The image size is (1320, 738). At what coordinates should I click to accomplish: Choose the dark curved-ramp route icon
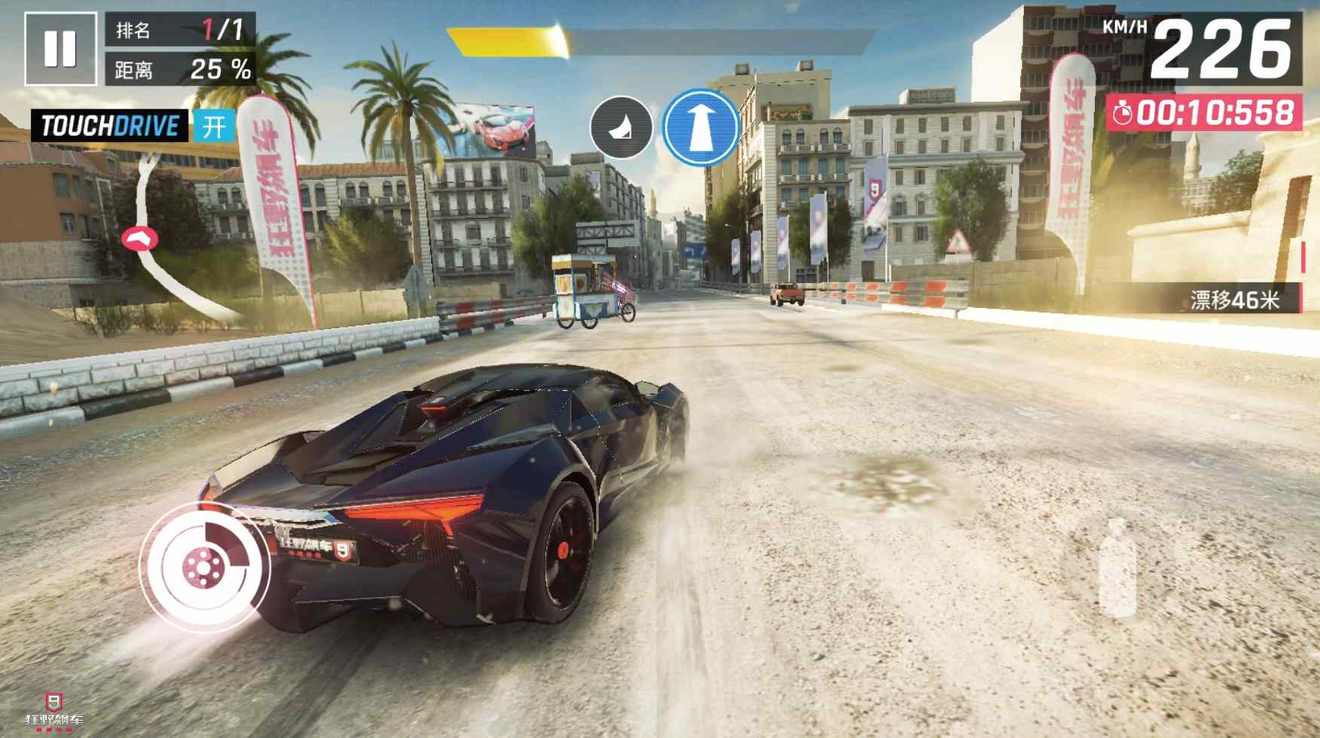coord(621,127)
